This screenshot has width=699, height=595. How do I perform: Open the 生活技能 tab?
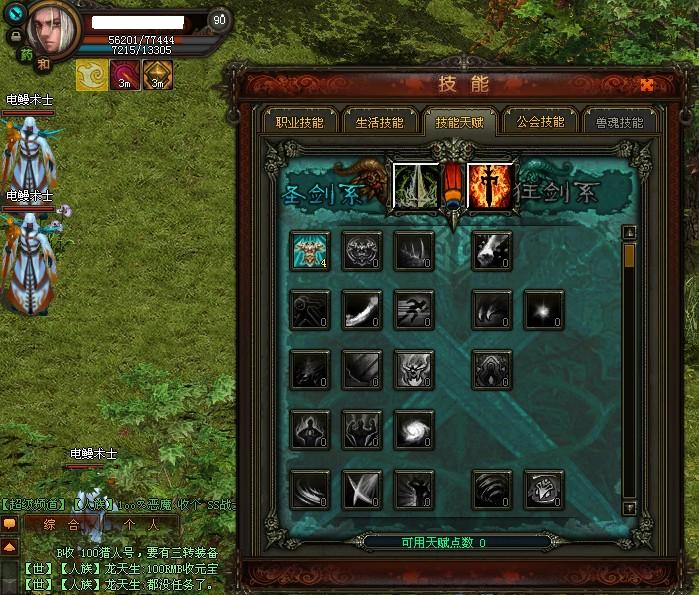(379, 123)
